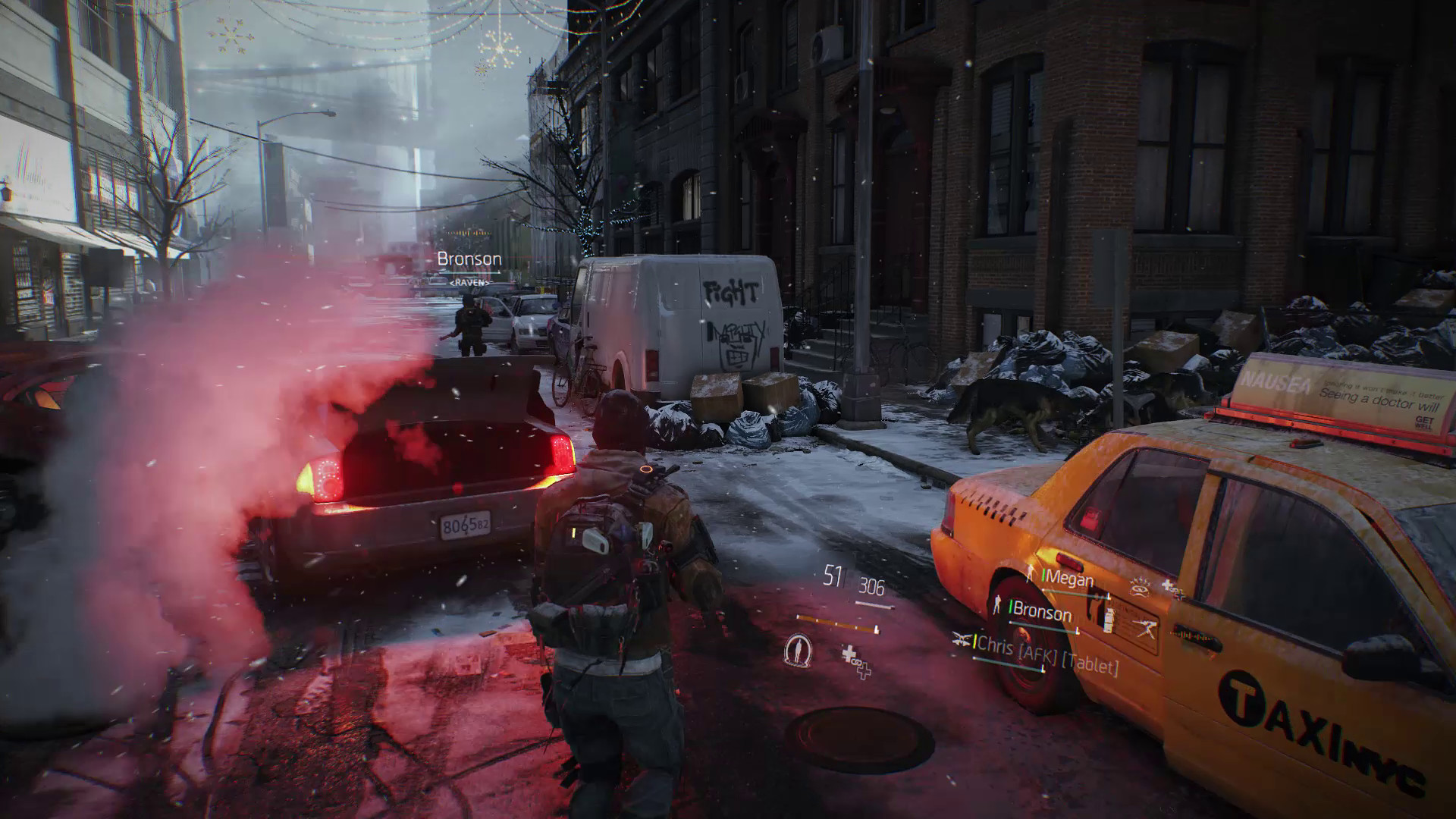Use your linked-medkit heal skill beside Pulse
Screen dimensions: 1456x819
855,659
